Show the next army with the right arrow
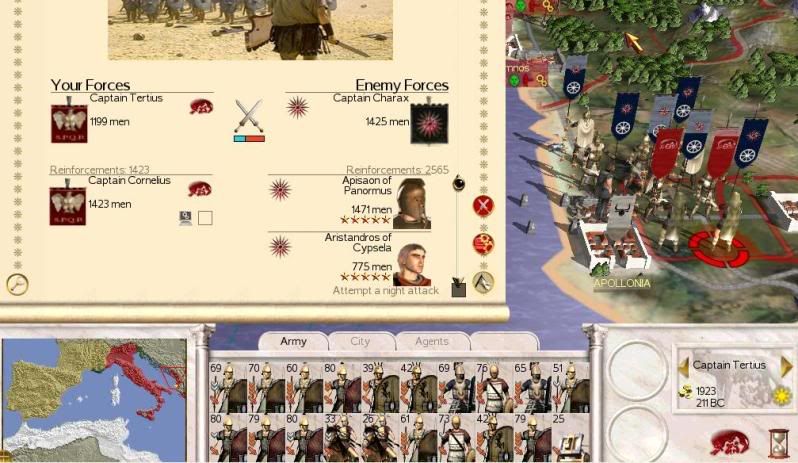 coord(787,366)
